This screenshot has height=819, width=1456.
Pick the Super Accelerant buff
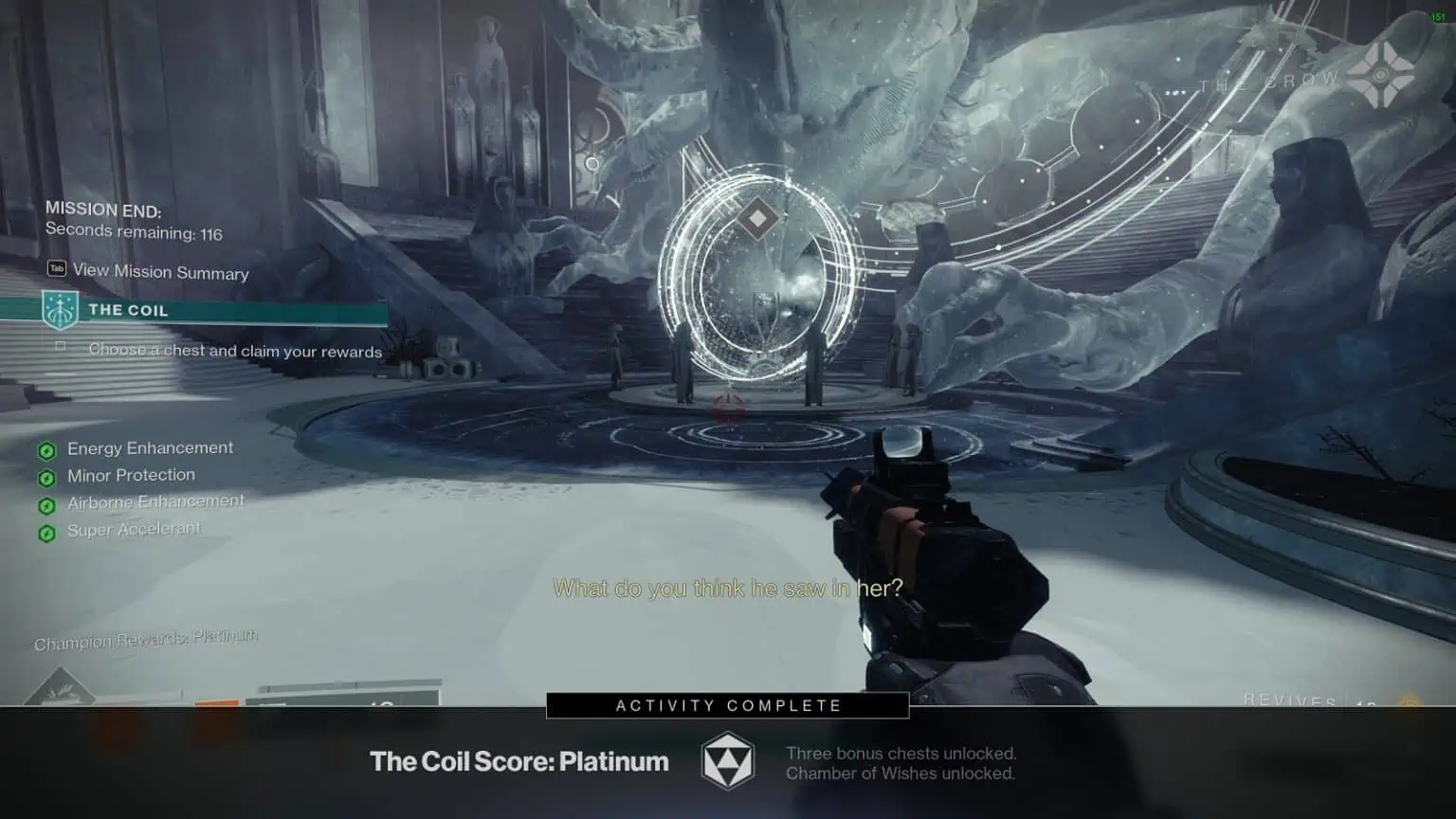coord(133,531)
